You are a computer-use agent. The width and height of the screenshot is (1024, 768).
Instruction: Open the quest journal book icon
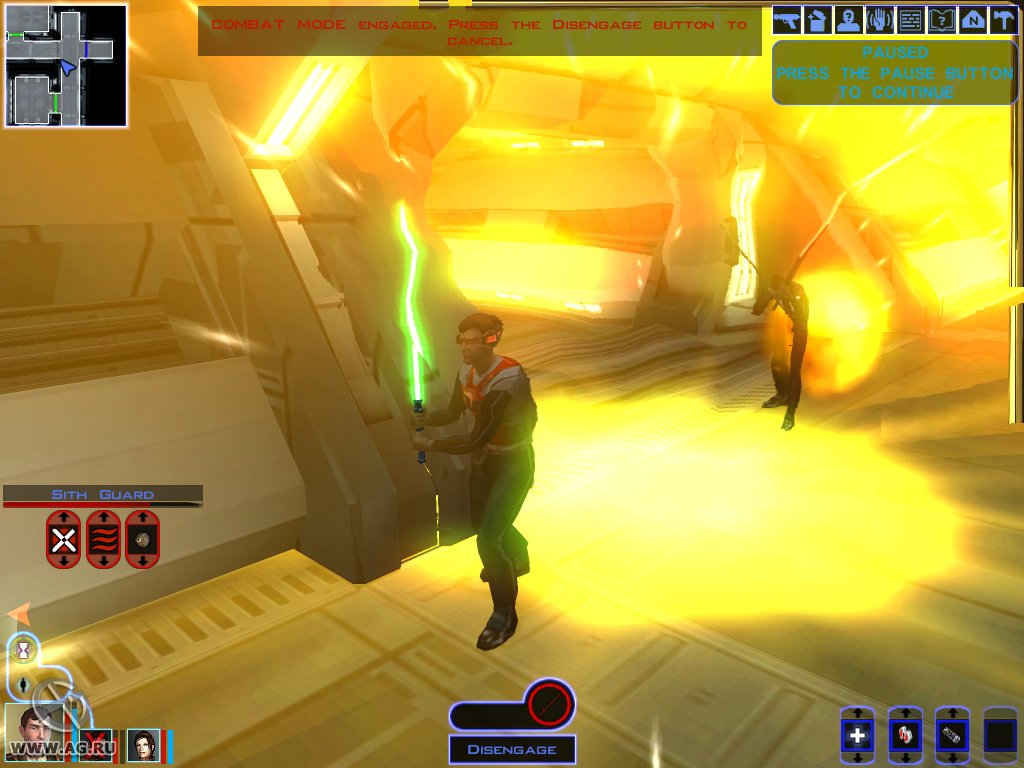(x=941, y=19)
